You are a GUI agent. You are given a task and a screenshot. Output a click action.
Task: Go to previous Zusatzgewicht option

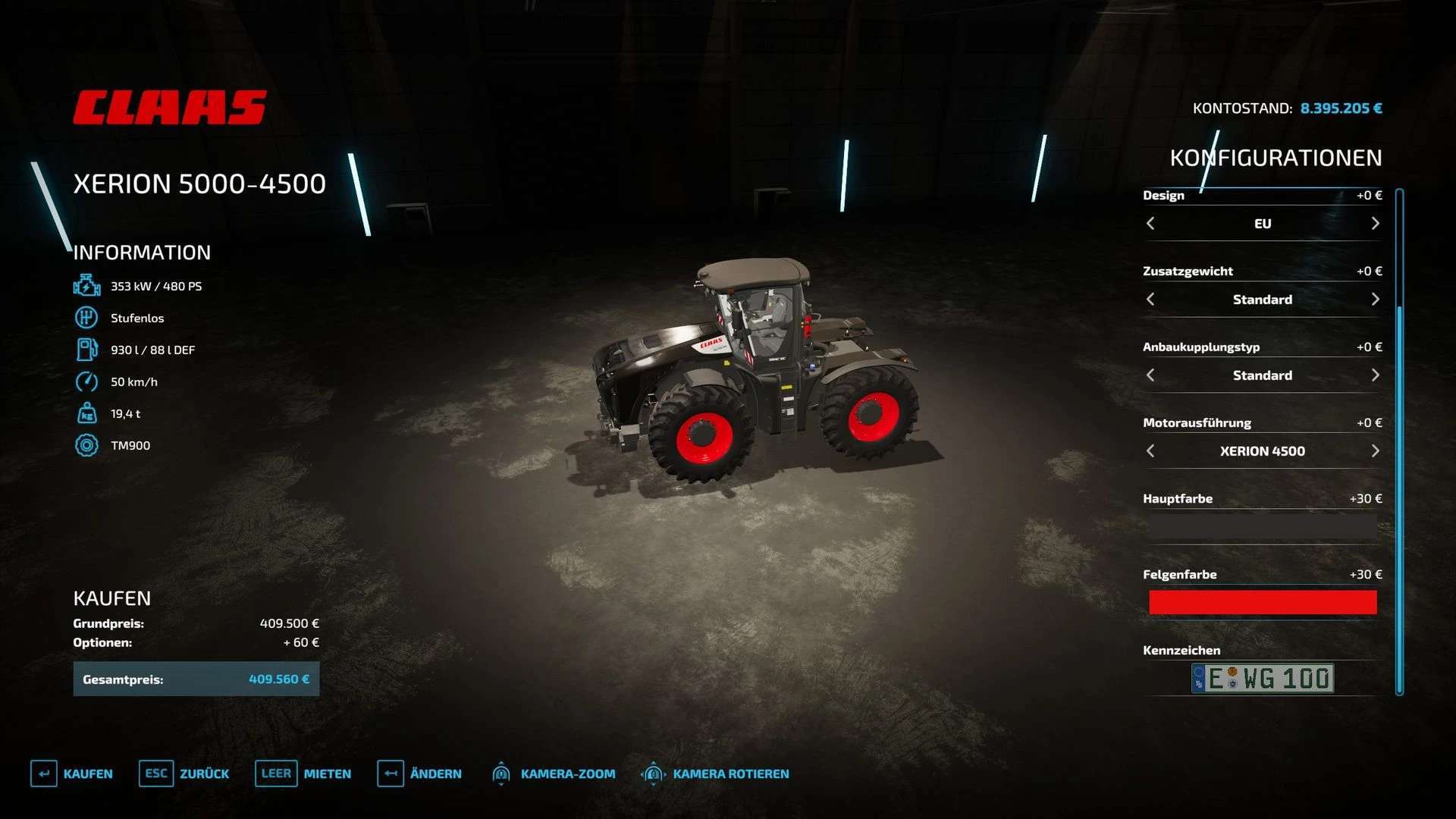point(1150,300)
